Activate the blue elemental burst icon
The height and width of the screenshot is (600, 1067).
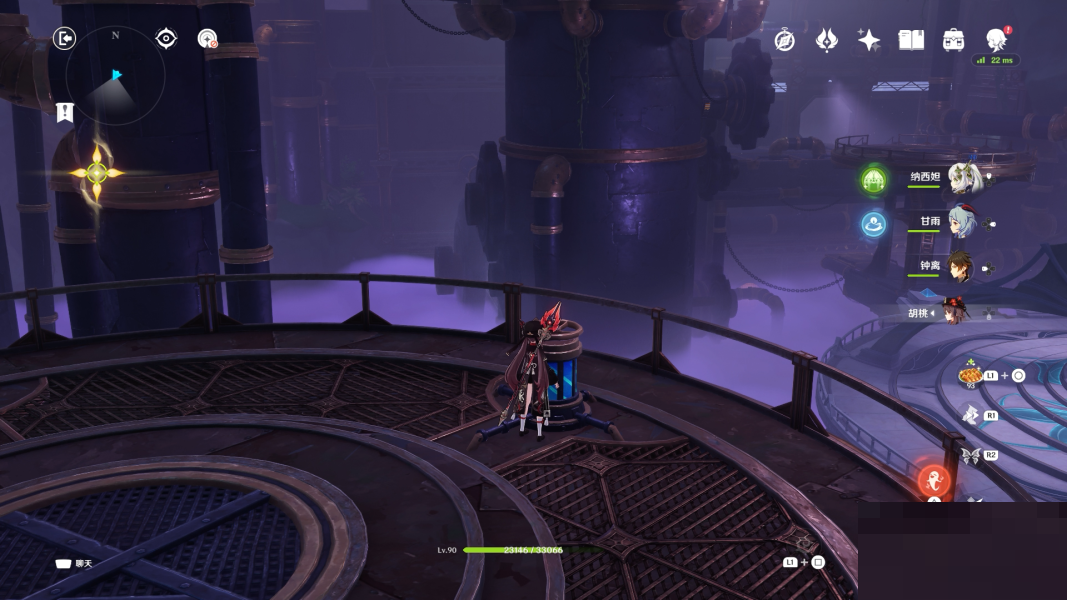point(874,224)
